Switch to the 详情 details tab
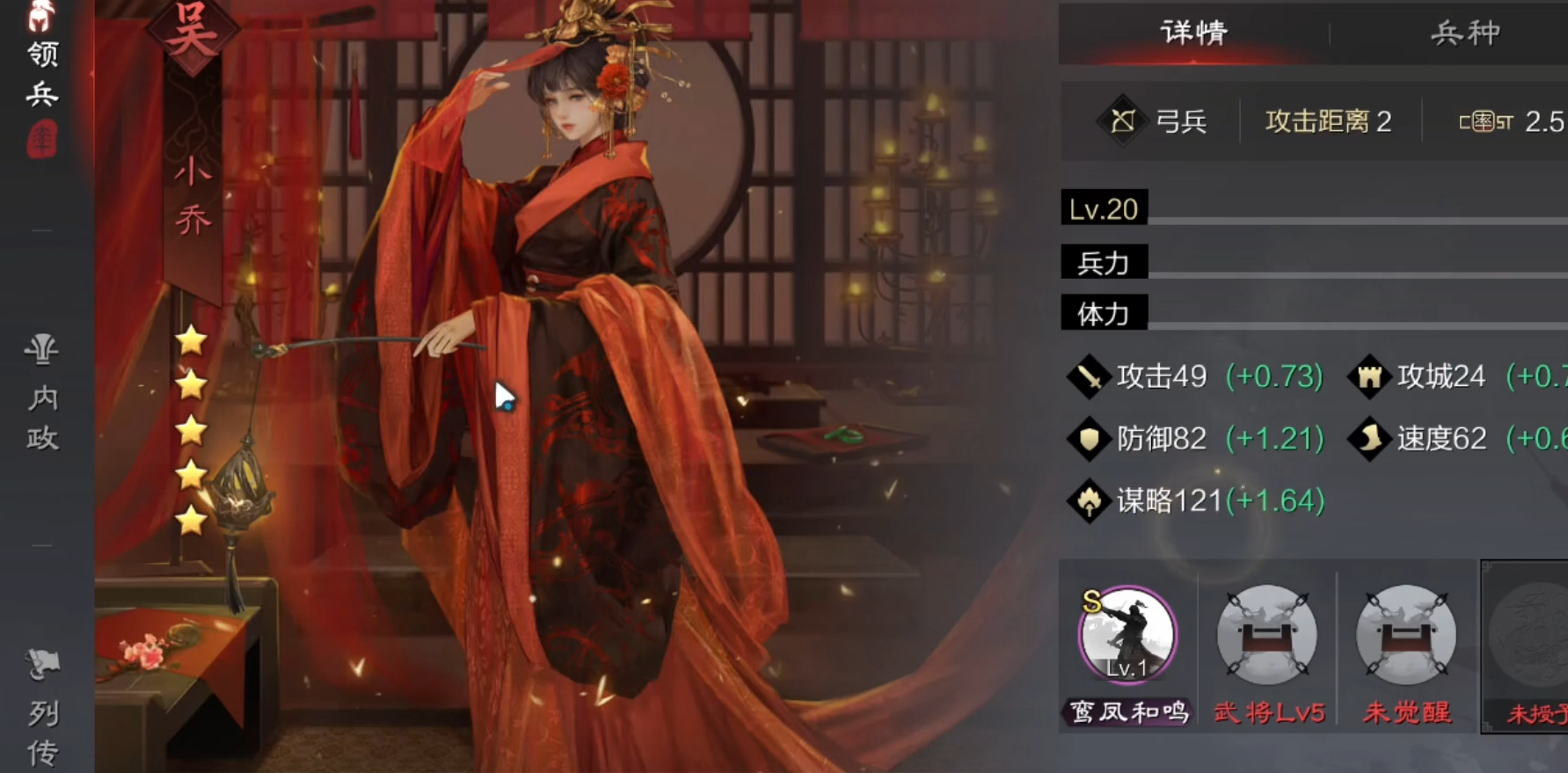 tap(1193, 33)
